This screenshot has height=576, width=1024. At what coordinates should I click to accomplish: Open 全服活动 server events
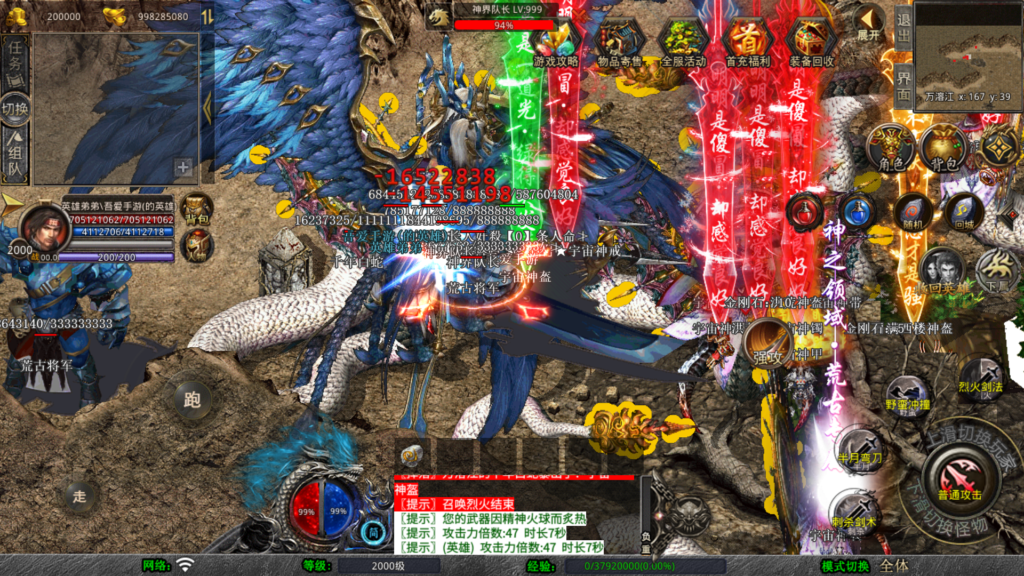click(684, 44)
